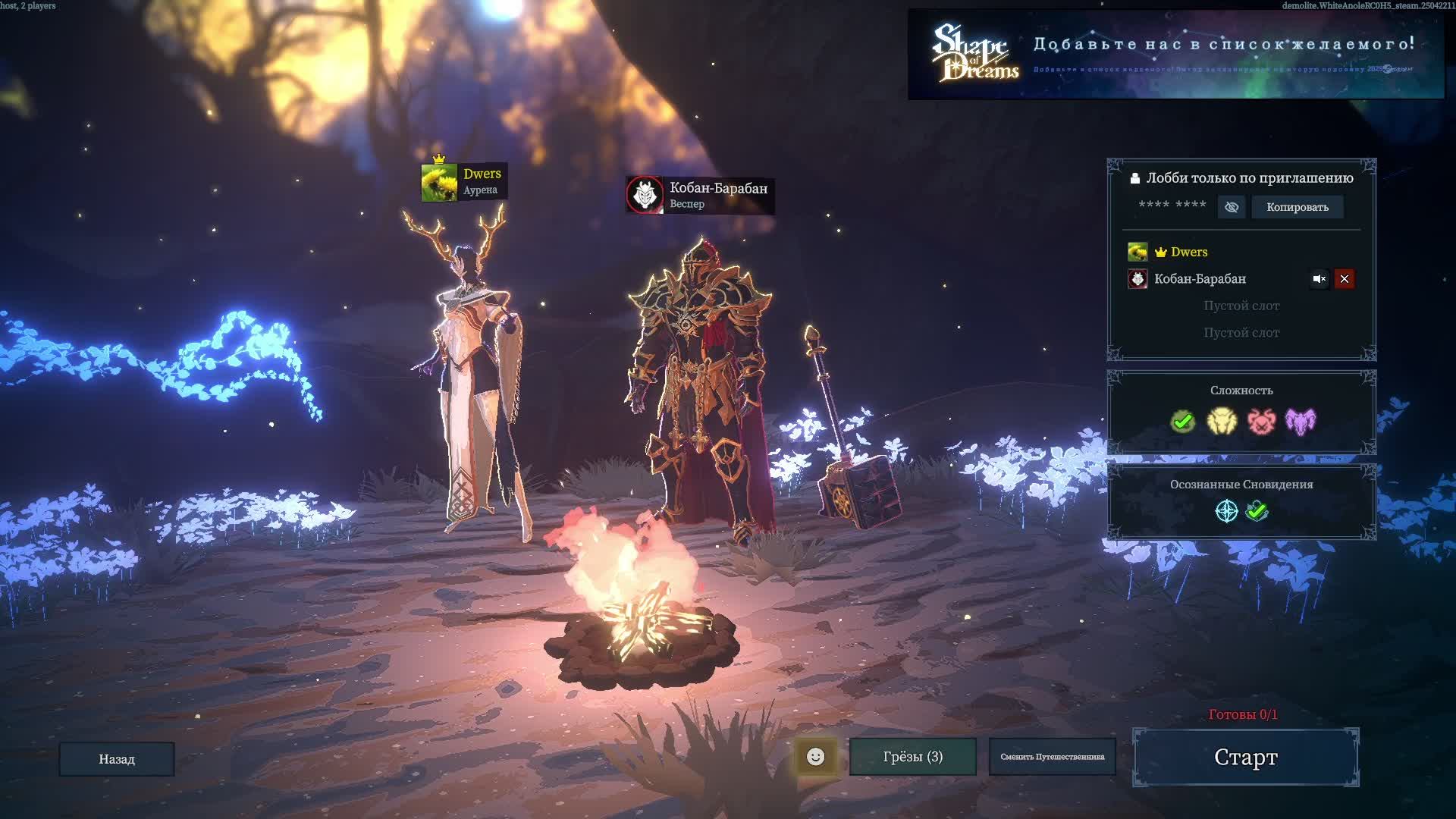This screenshot has width=1456, height=819.
Task: Select the green checkmark difficulty
Action: (x=1182, y=421)
